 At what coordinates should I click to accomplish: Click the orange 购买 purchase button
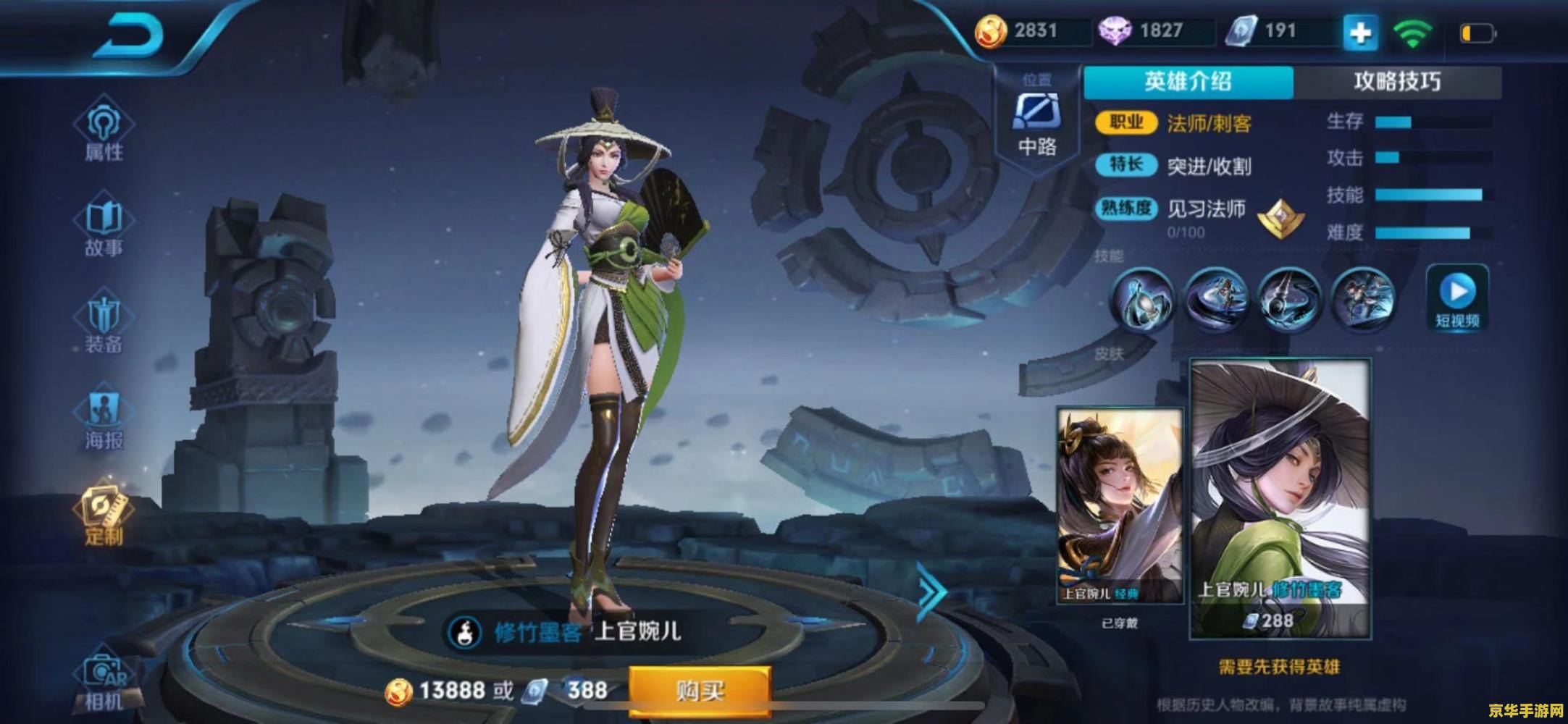699,691
